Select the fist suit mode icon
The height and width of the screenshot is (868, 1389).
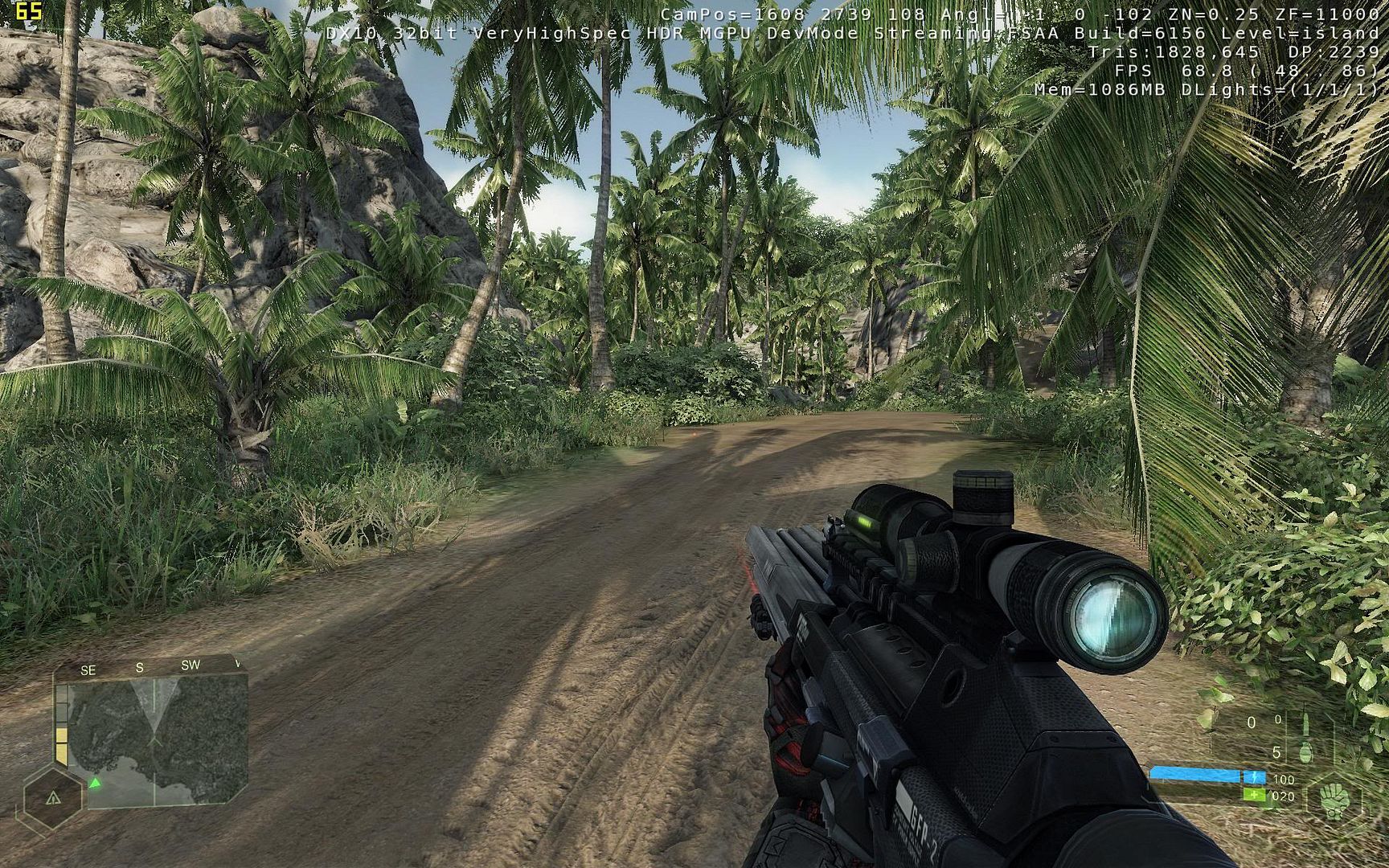tap(1336, 798)
